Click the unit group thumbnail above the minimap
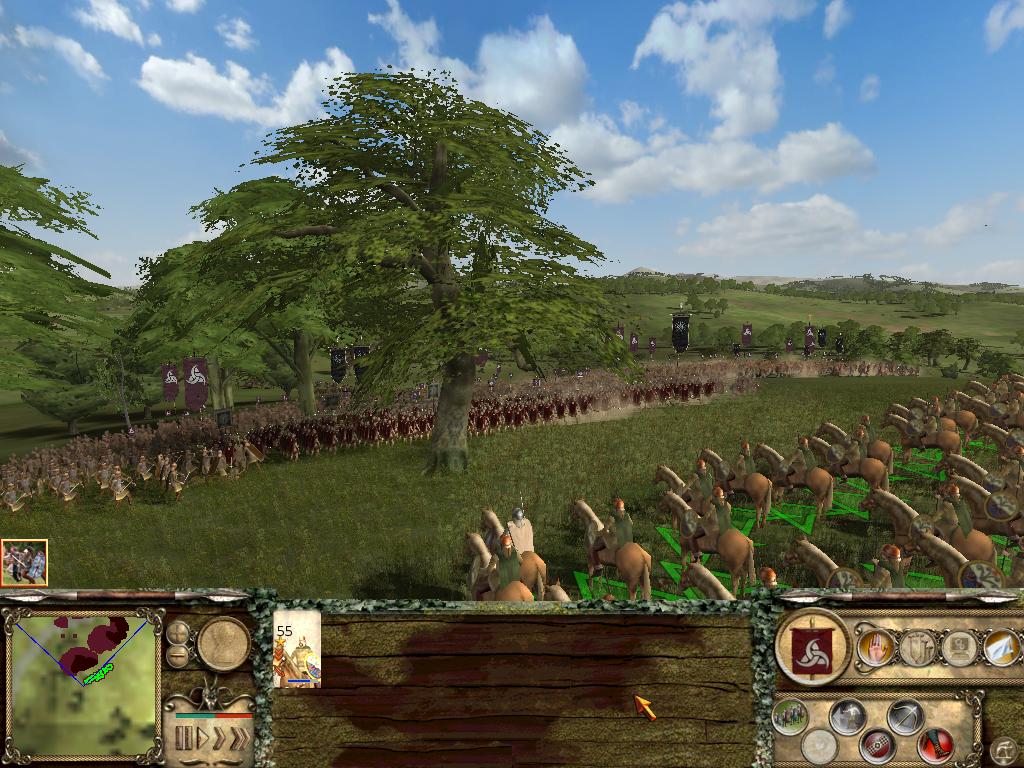The image size is (1024, 768). (x=24, y=563)
